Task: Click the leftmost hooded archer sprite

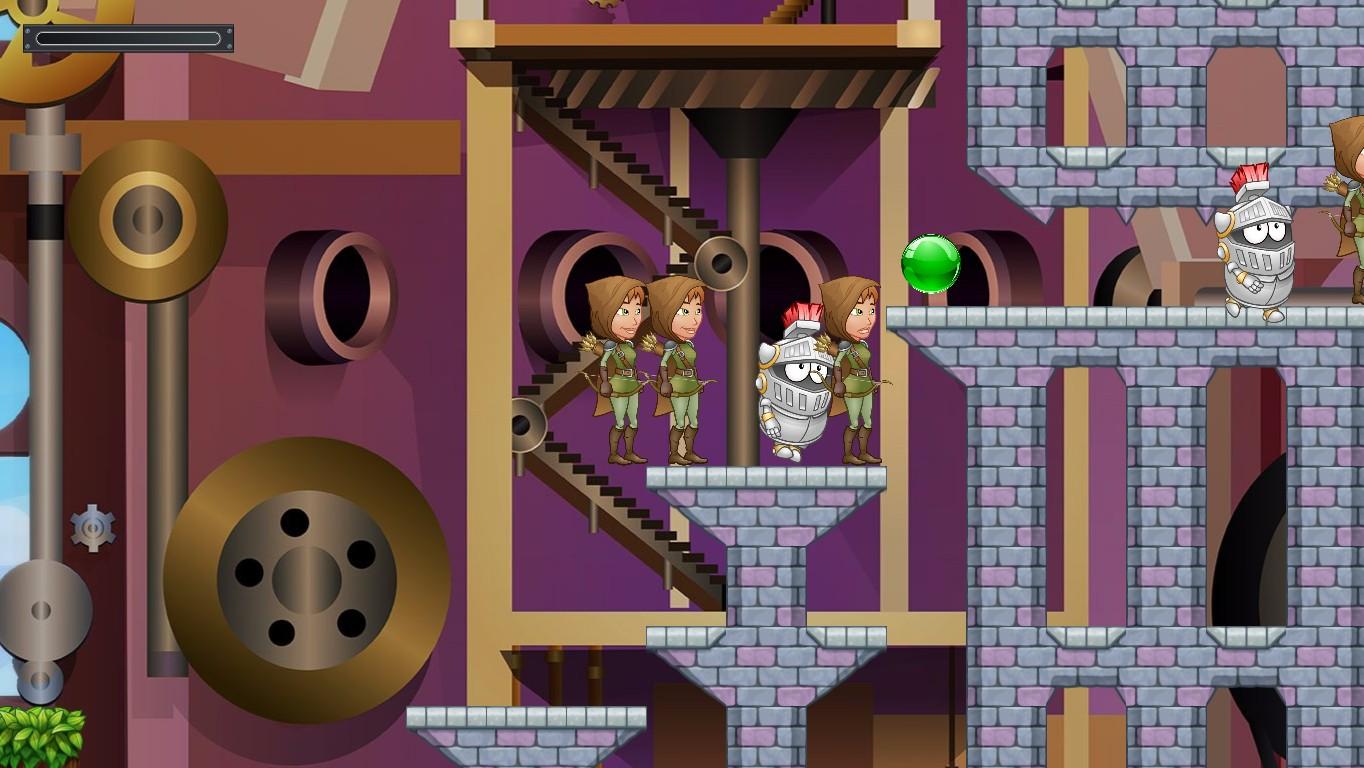Action: [620, 370]
